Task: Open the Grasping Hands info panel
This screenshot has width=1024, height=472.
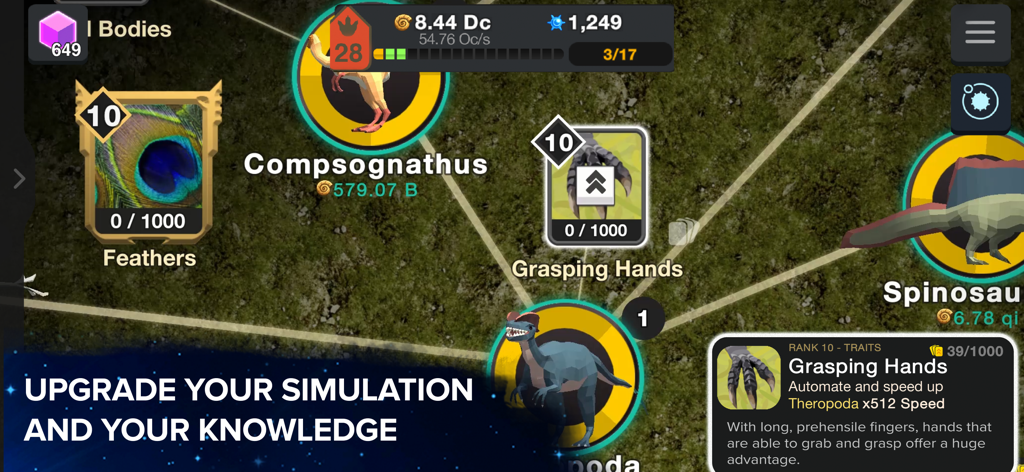Action: (x=863, y=402)
